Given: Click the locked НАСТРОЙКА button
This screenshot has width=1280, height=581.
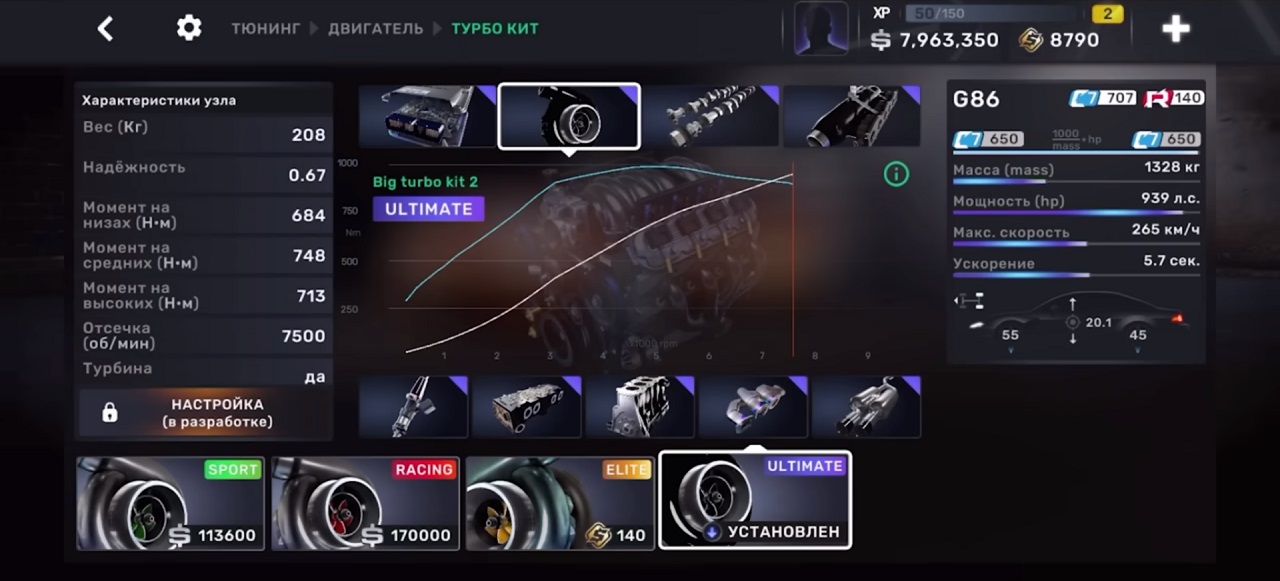Looking at the screenshot, I should 205,413.
